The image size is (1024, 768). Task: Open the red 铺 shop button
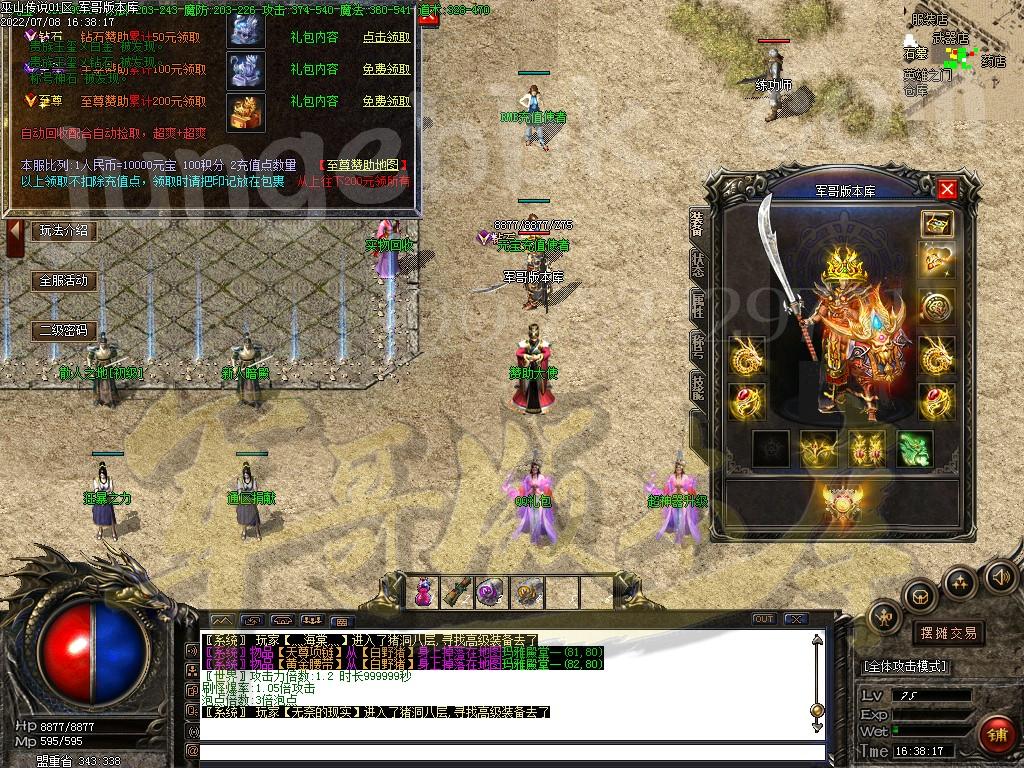click(996, 735)
